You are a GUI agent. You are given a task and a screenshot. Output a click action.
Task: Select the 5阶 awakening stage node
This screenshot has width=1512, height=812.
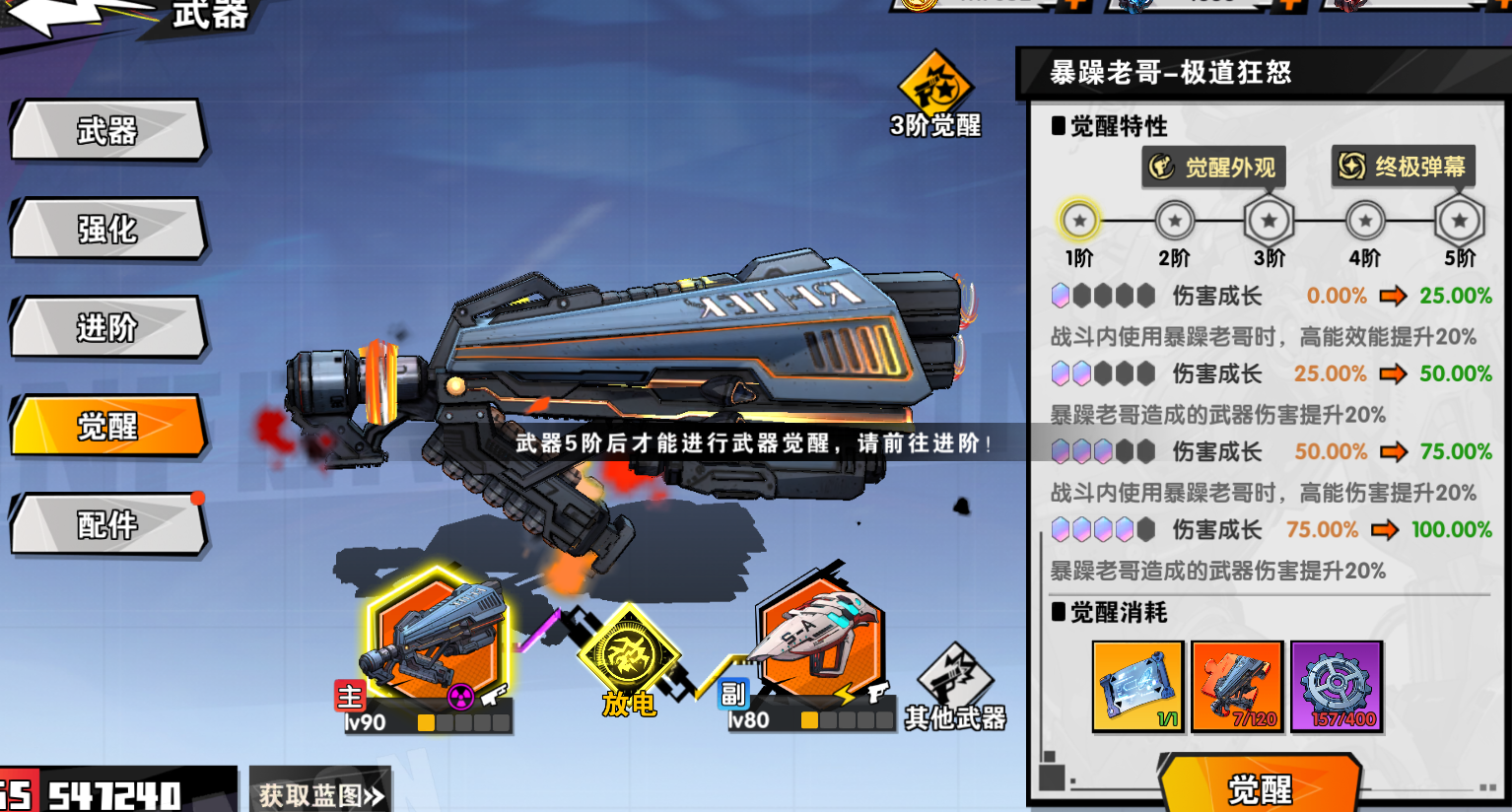point(1459,220)
